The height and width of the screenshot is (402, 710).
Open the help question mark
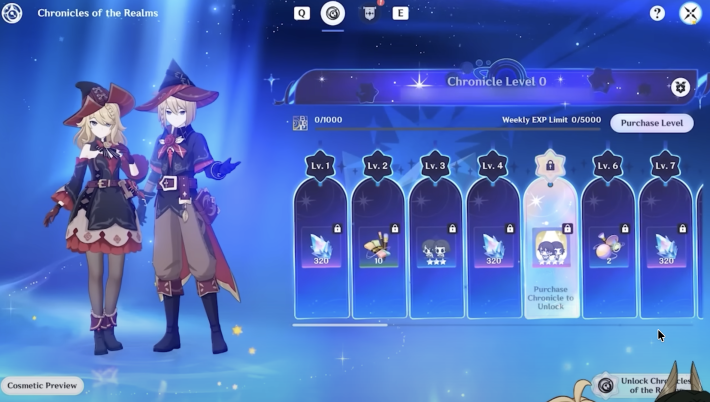657,13
